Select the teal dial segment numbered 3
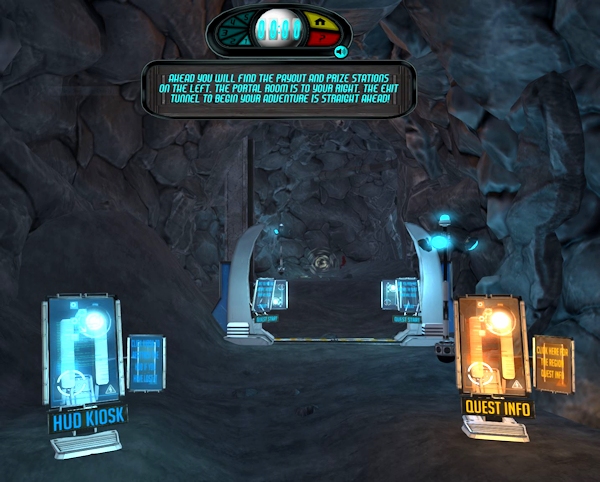Viewport: 600px width, 482px height. (223, 33)
